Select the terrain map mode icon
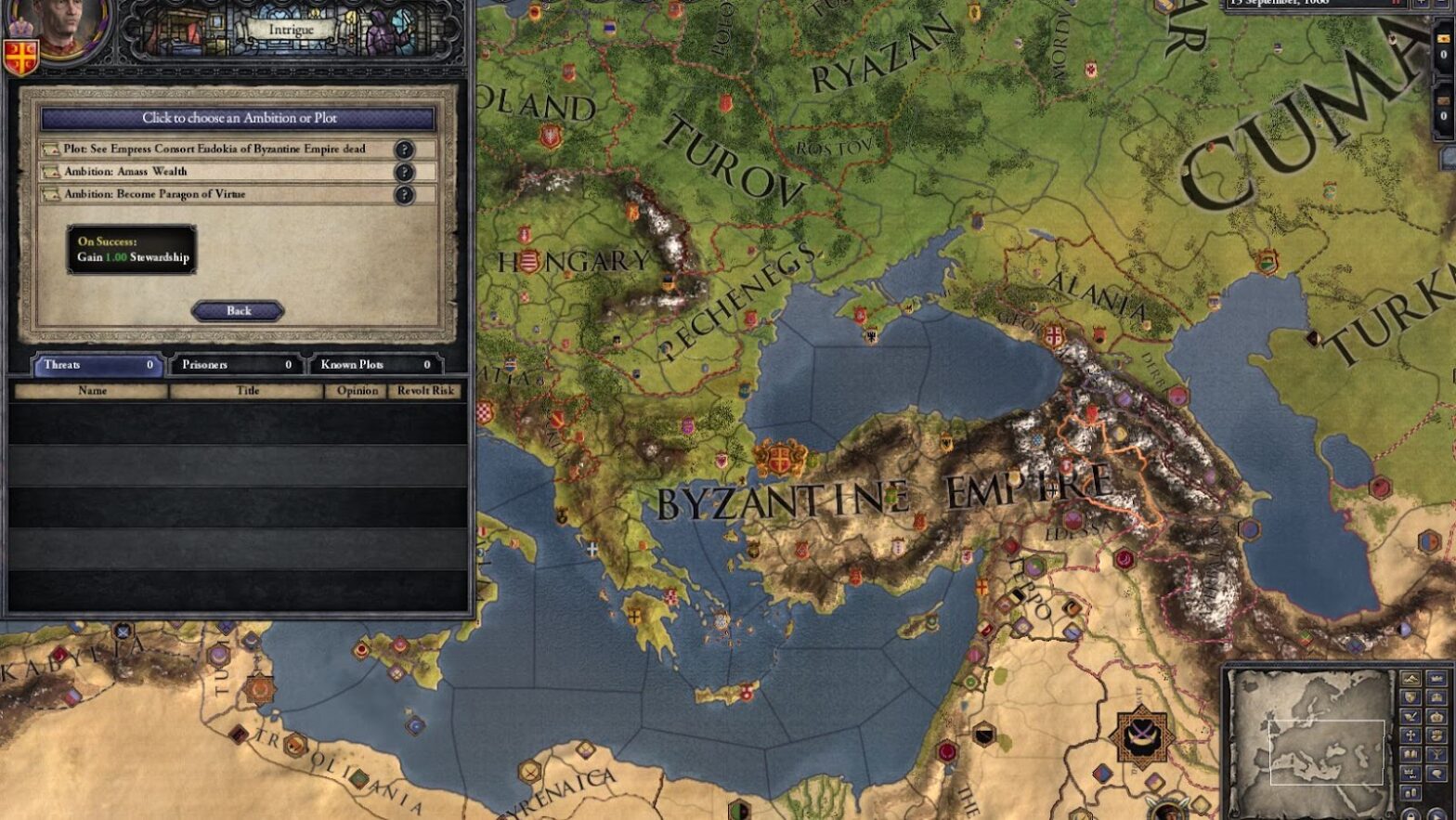 [x=1410, y=679]
